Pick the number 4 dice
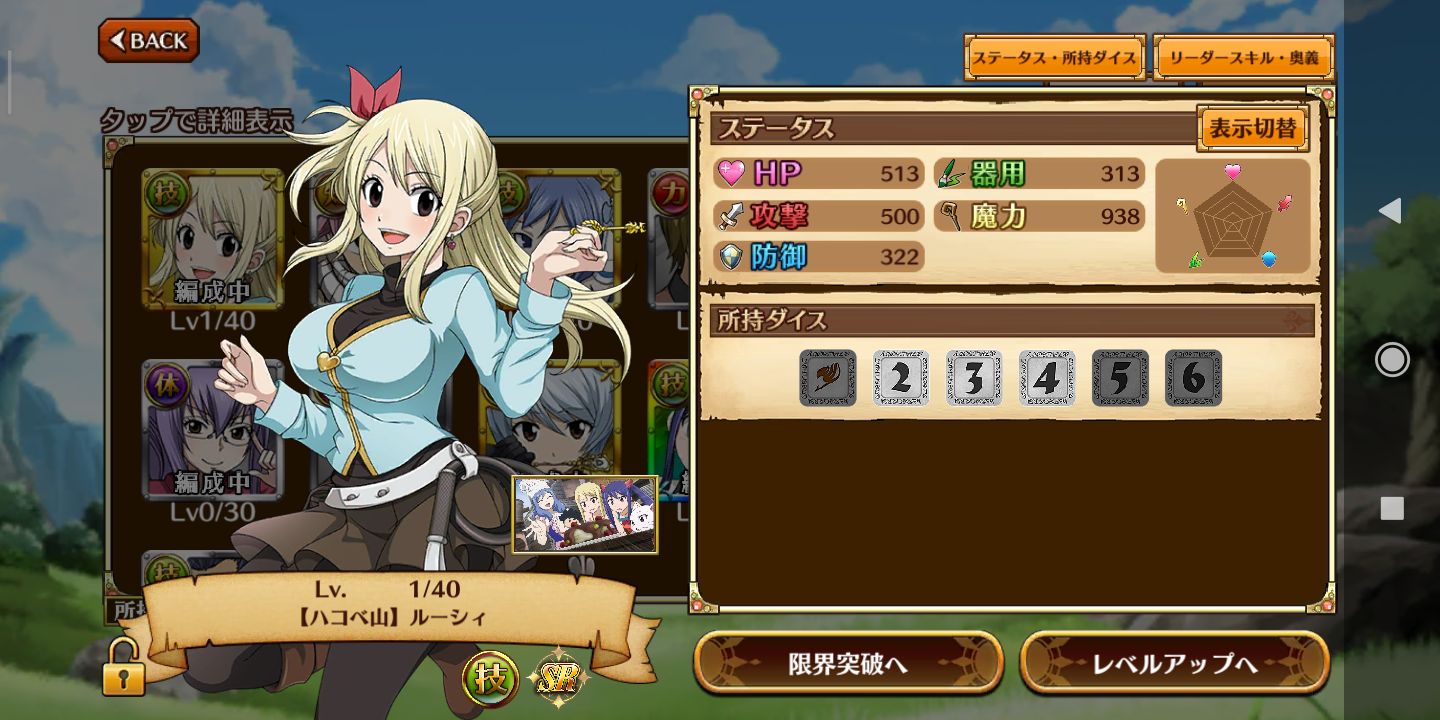Image resolution: width=1440 pixels, height=720 pixels. 1047,378
